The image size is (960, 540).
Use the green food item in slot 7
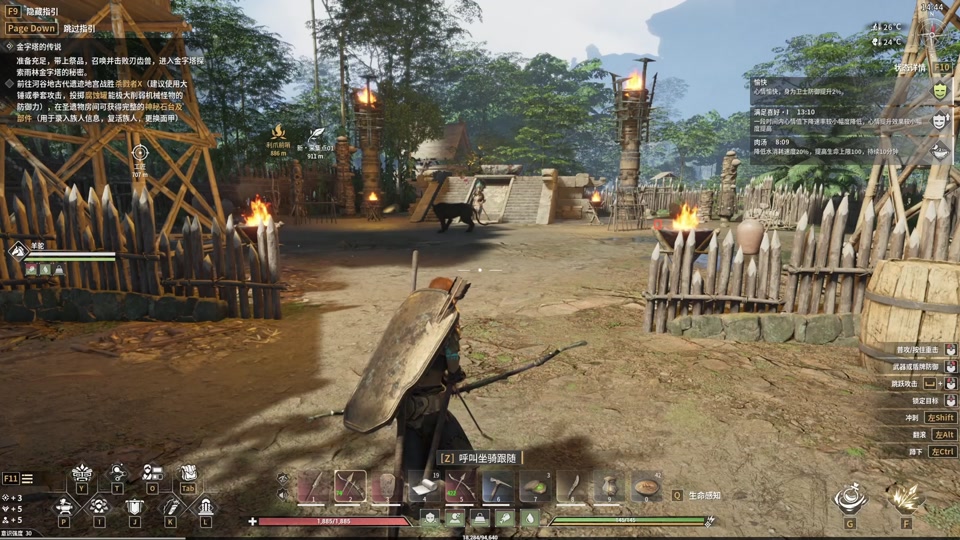click(535, 487)
